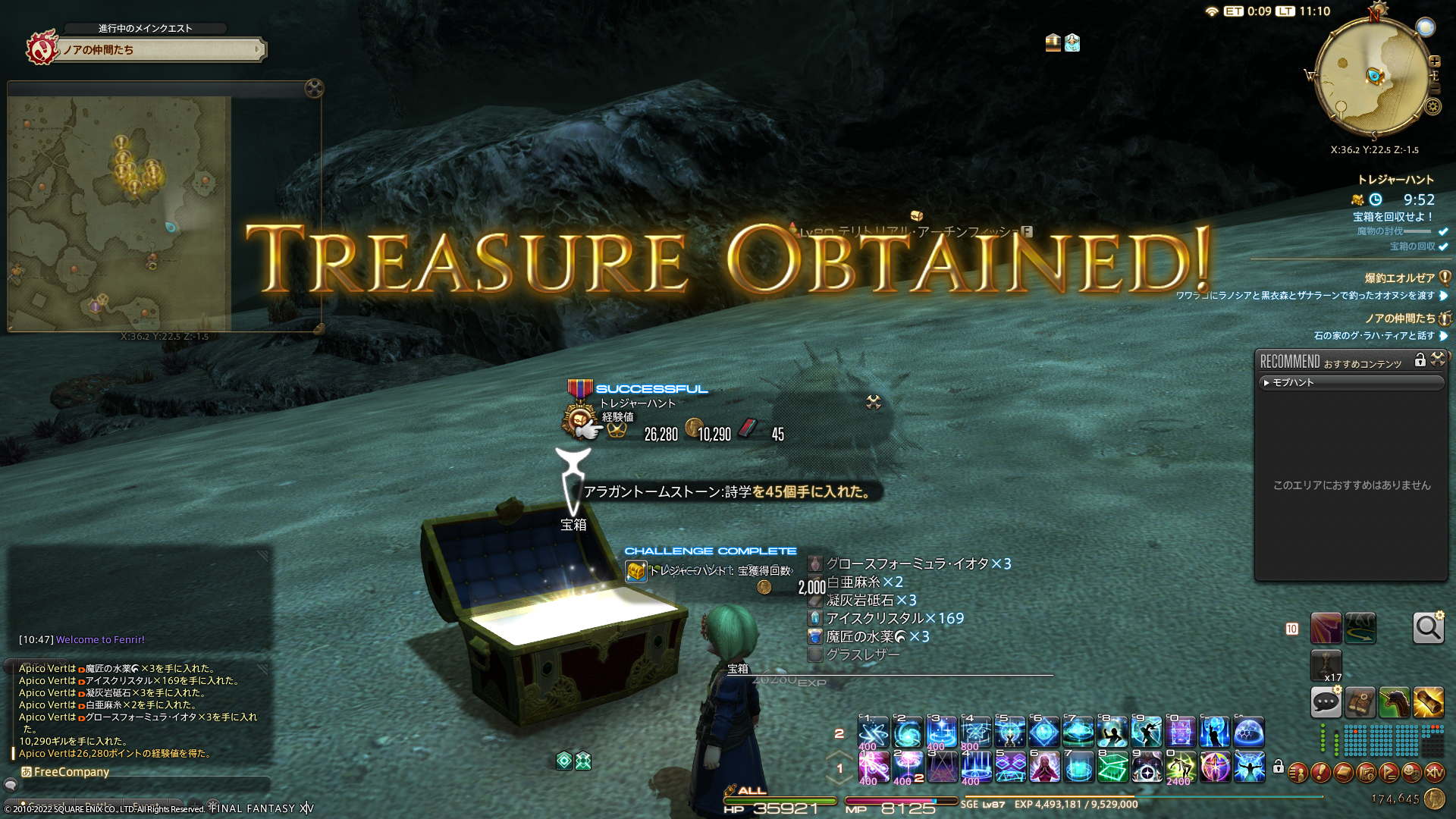Open the XIV system menu button

(1434, 773)
